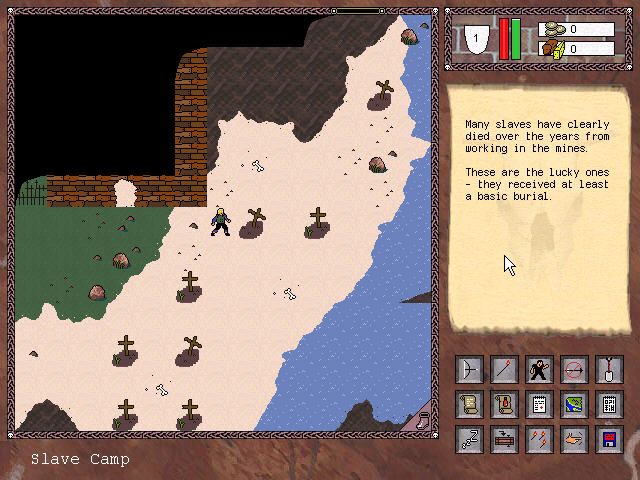Use the pointing hand icon
Viewport: 640px width, 480px height.
[x=575, y=439]
